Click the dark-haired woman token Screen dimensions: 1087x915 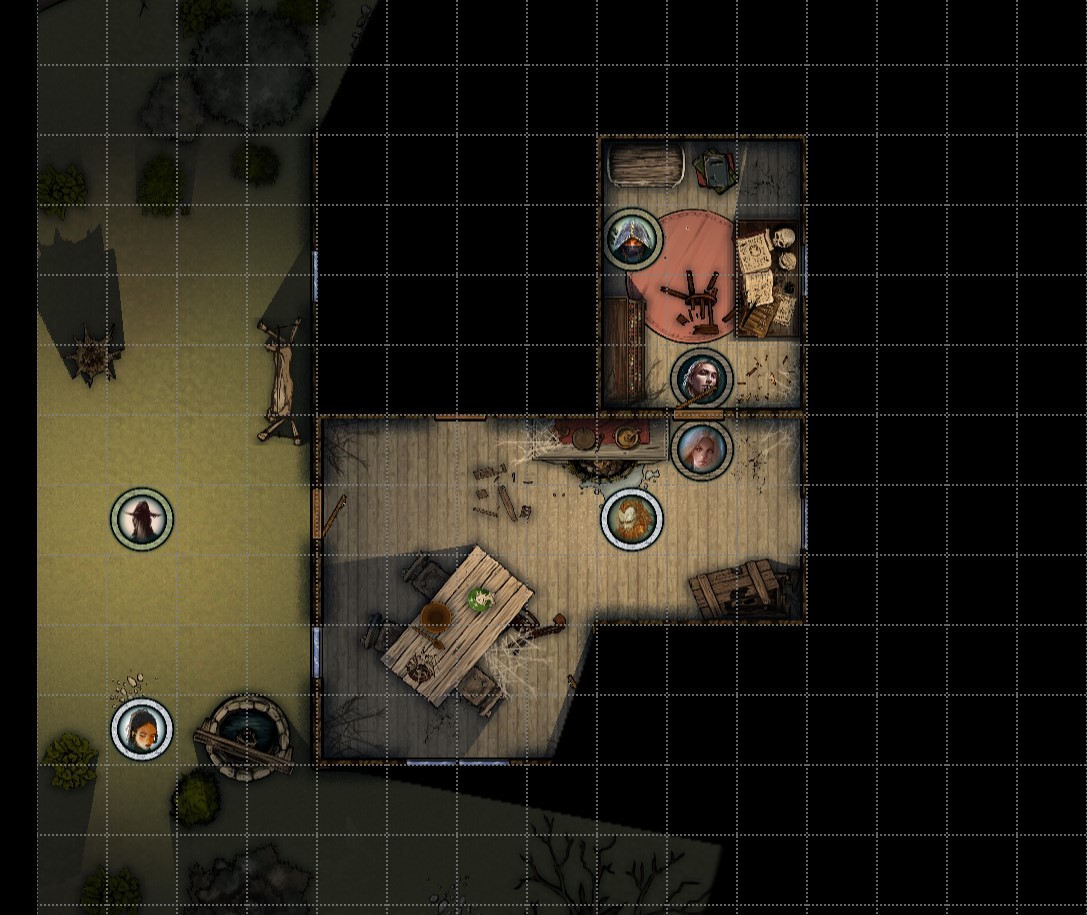click(142, 729)
